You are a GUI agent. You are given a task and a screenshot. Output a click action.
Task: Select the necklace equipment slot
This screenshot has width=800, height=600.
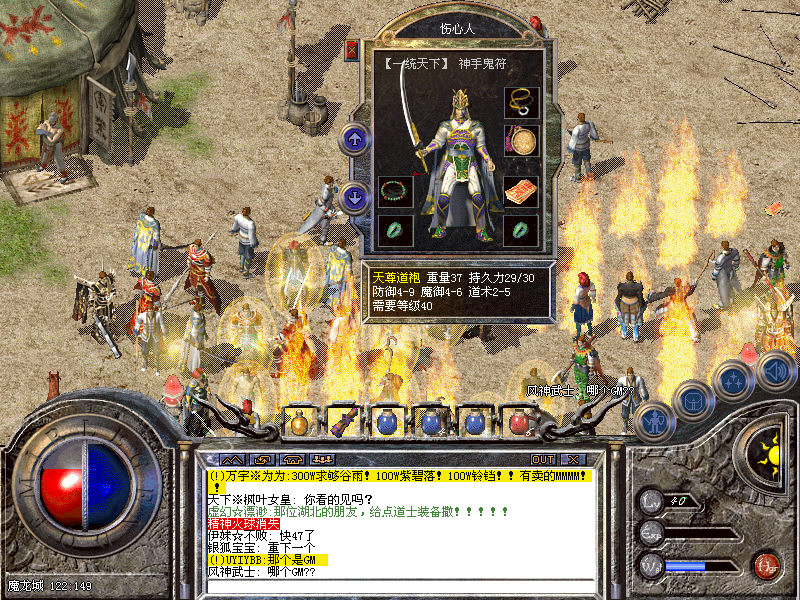pos(521,102)
